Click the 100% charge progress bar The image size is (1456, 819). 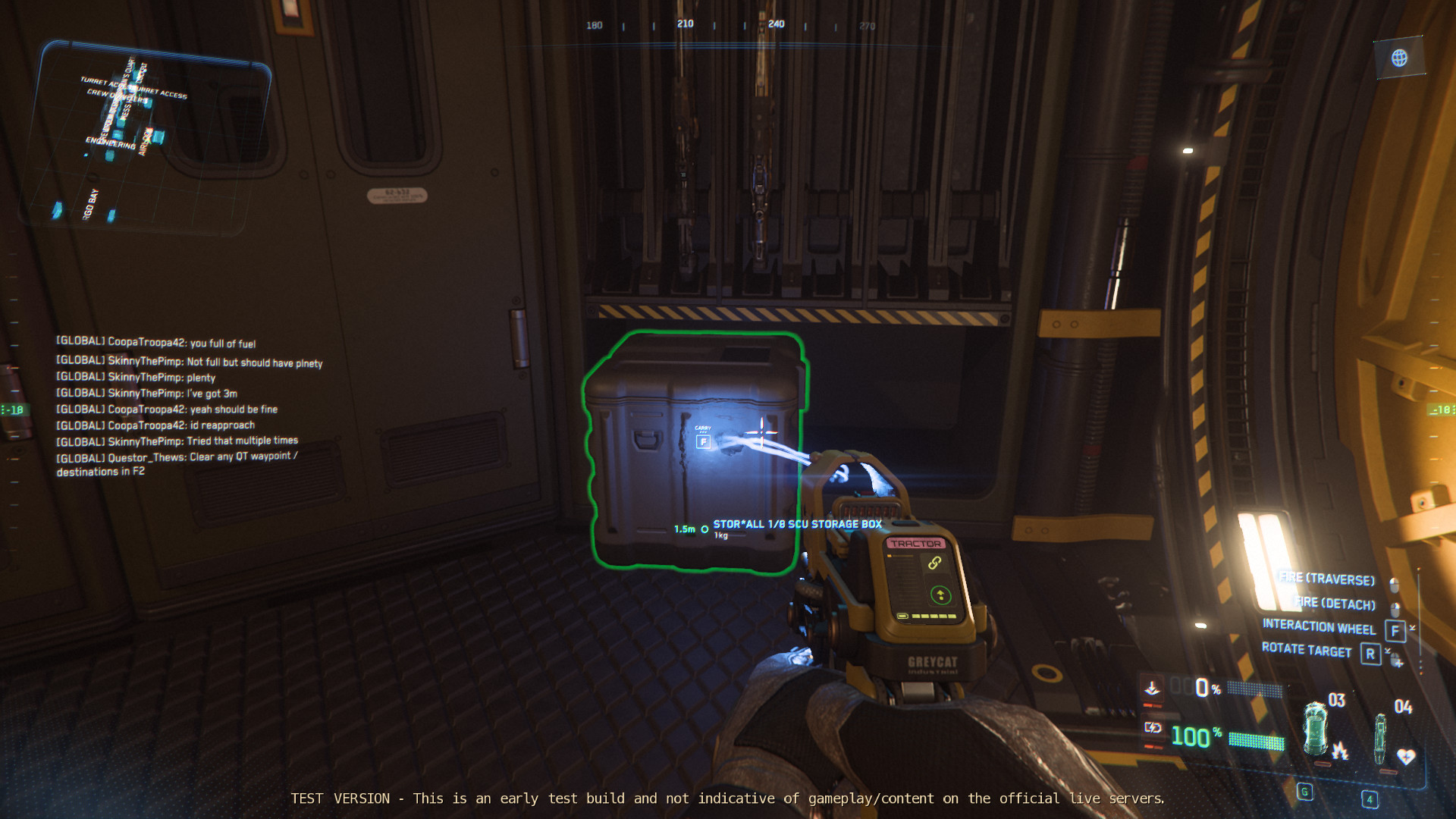tap(1255, 742)
